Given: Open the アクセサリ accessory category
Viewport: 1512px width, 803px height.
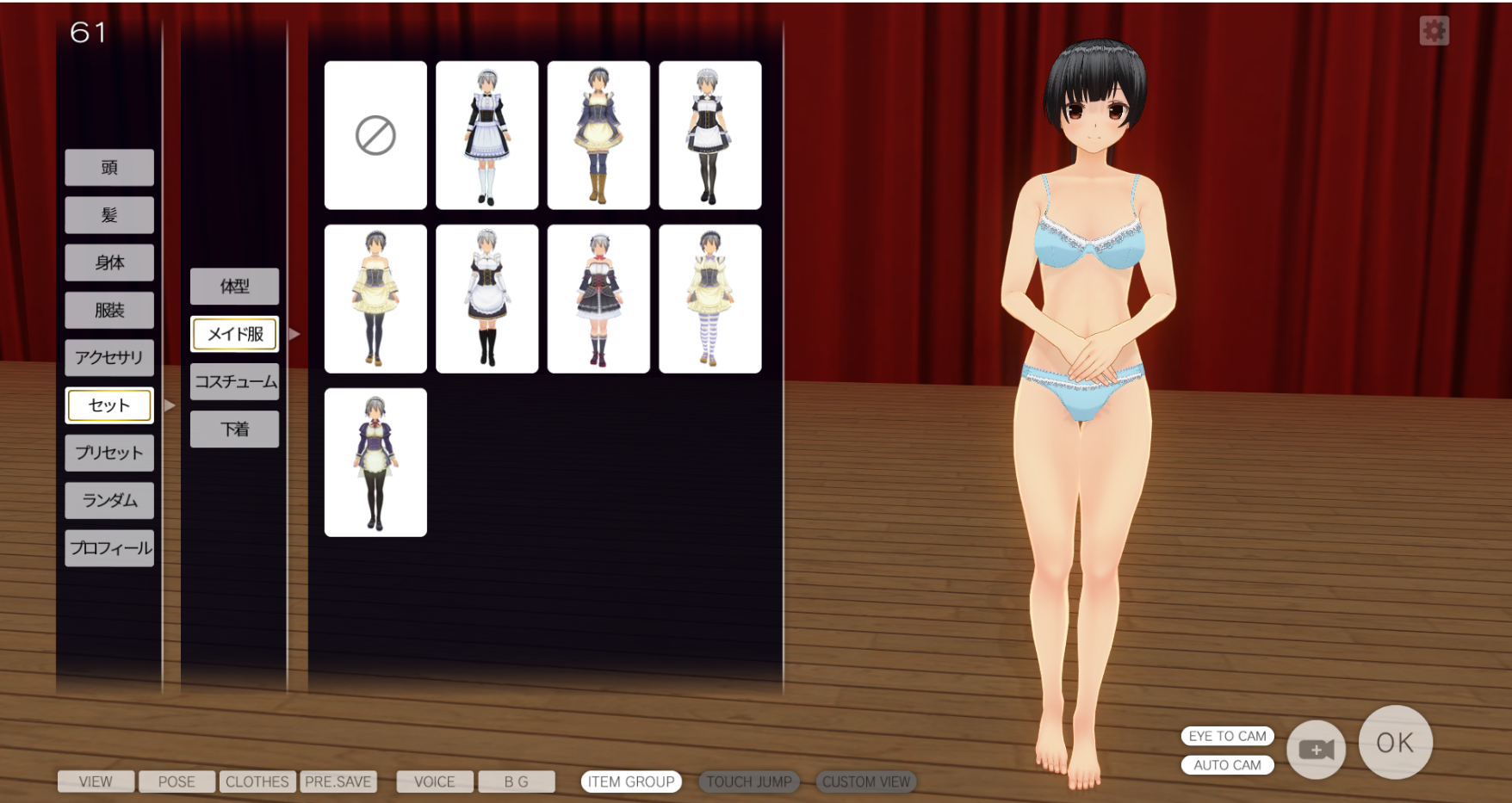Looking at the screenshot, I should [x=109, y=357].
